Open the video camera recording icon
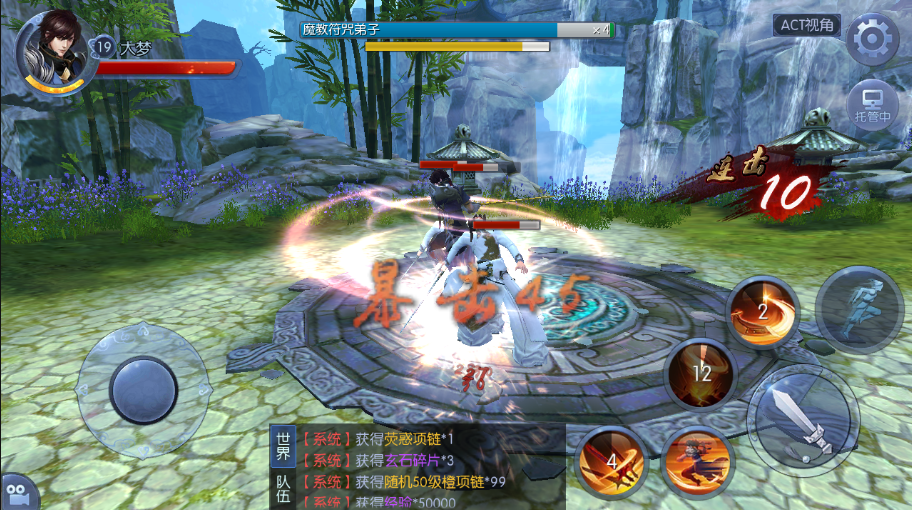The width and height of the screenshot is (912, 510). [x=19, y=492]
